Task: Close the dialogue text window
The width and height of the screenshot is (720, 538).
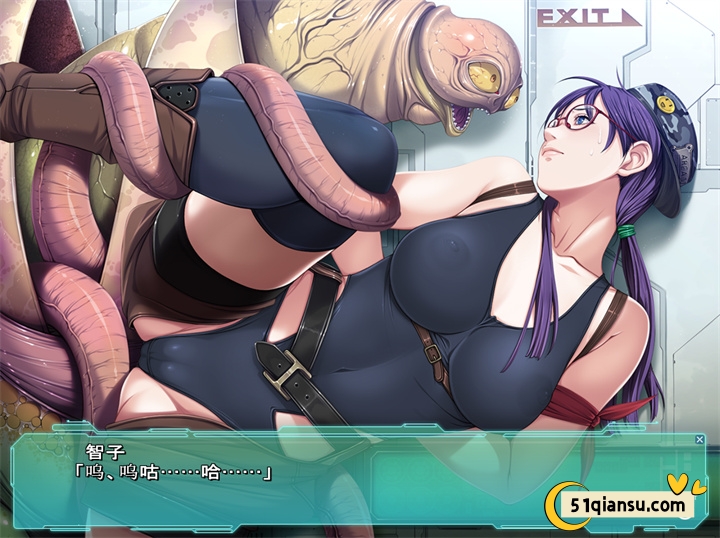Action: (699, 440)
